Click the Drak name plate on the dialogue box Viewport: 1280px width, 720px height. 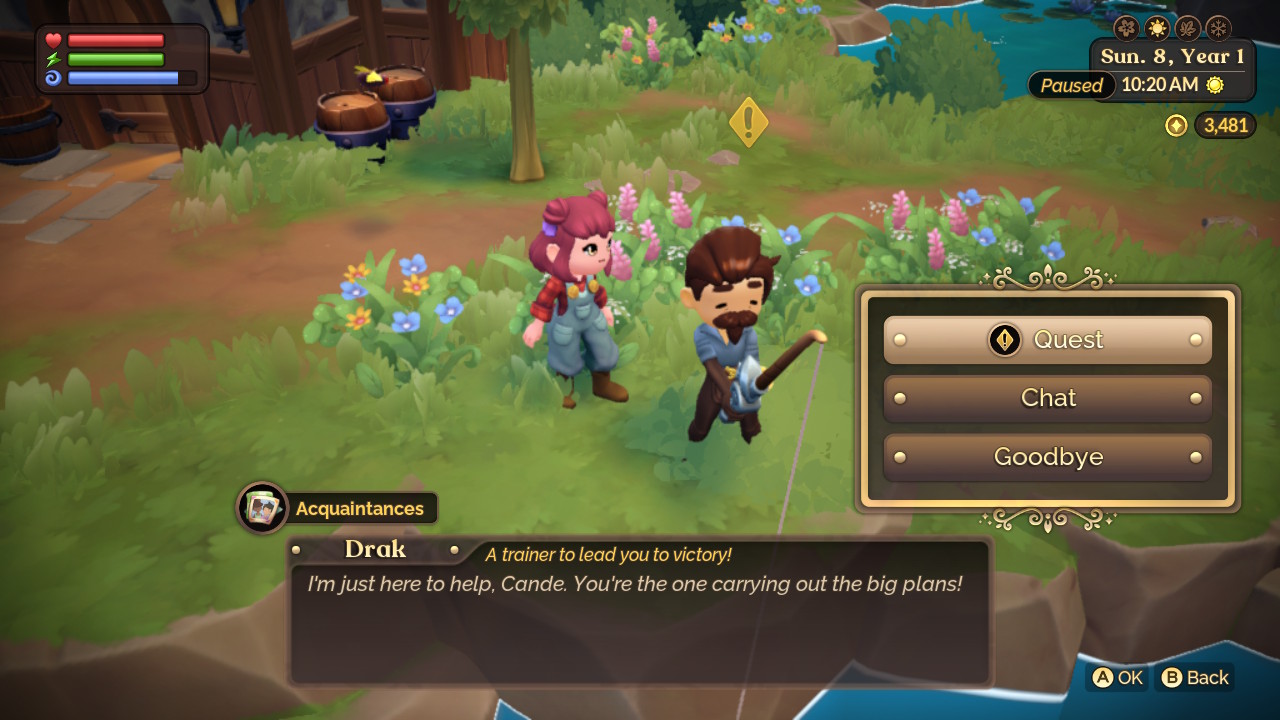[x=376, y=549]
